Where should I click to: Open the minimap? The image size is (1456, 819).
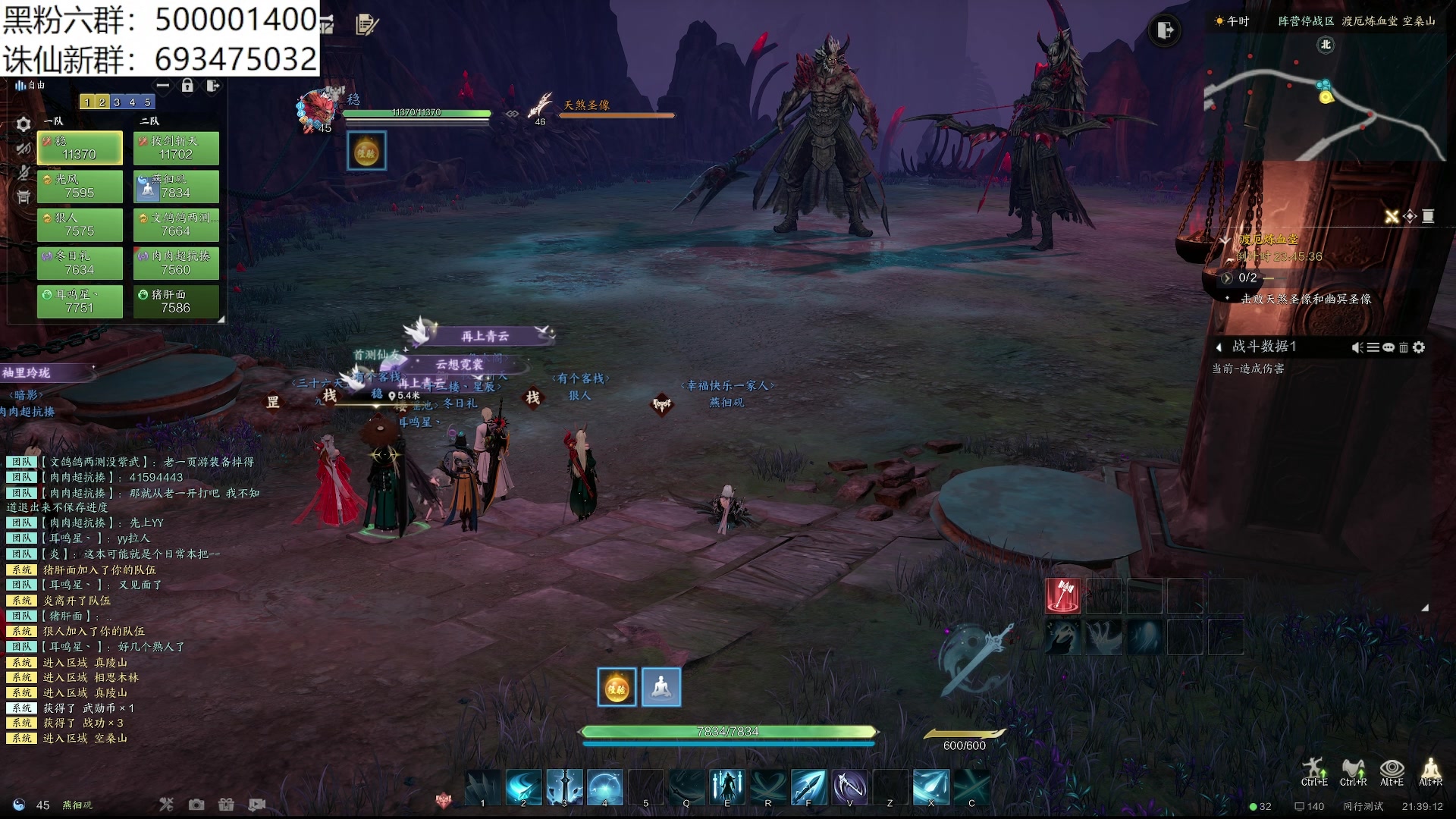pos(1323,99)
